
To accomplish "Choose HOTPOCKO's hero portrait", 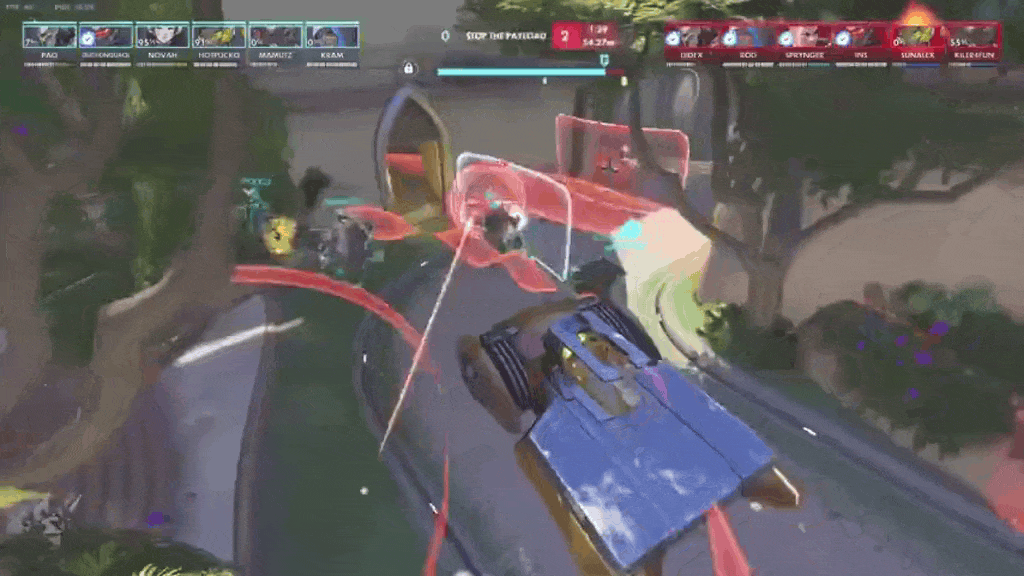I will coord(219,38).
